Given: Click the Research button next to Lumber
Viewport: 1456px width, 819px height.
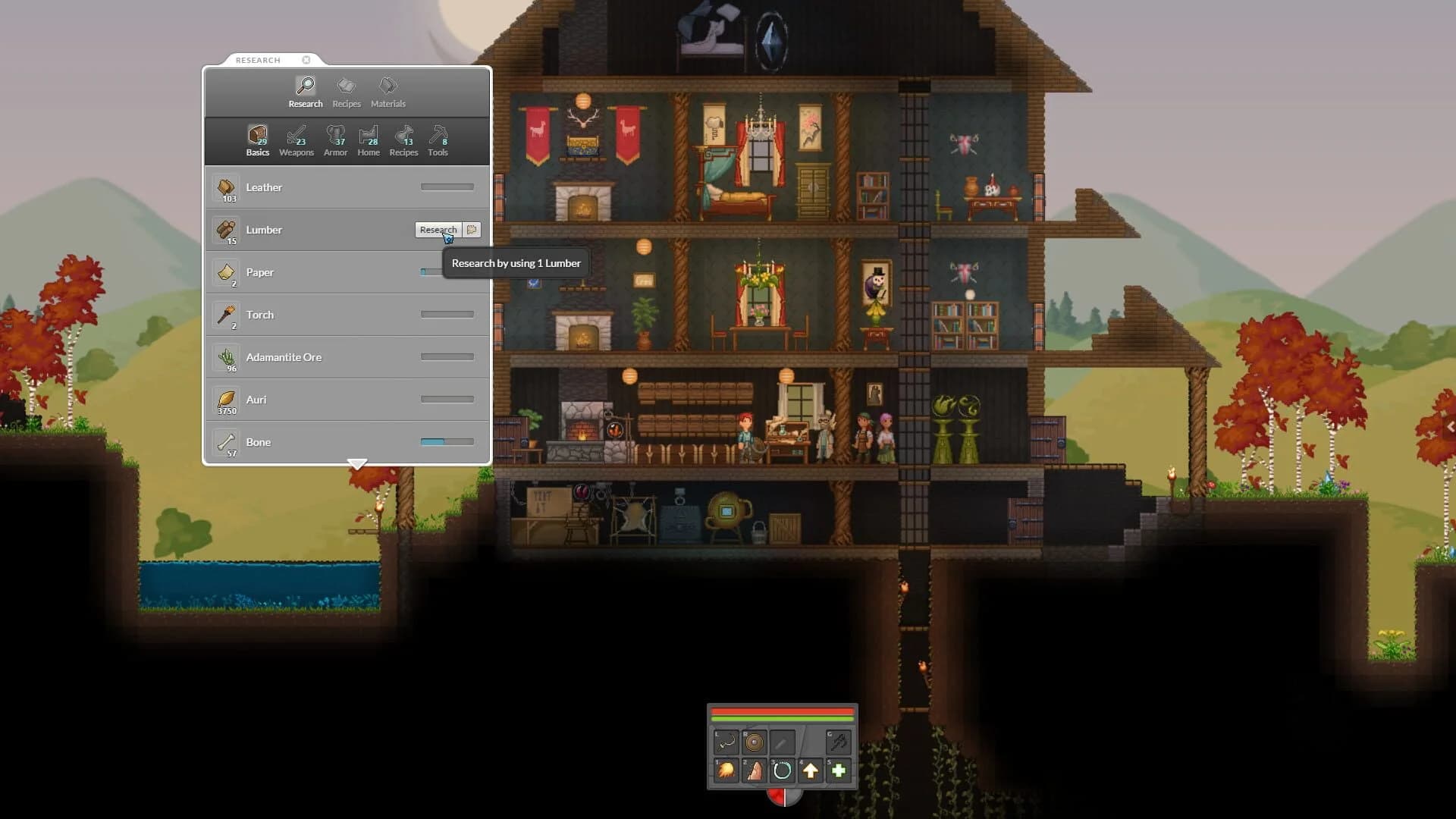Looking at the screenshot, I should [x=438, y=229].
